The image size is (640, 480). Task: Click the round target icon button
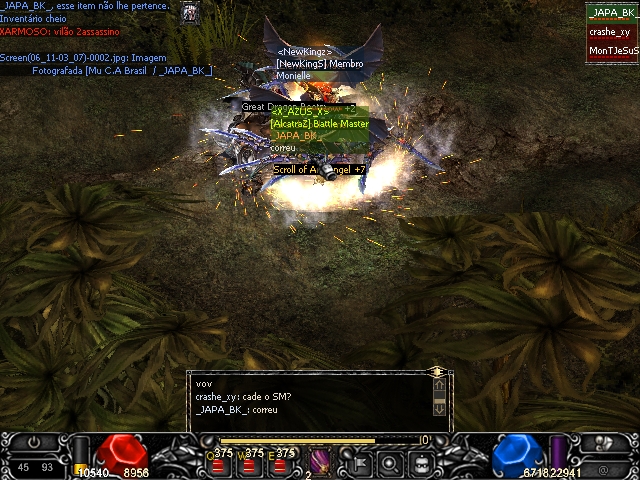tap(391, 462)
